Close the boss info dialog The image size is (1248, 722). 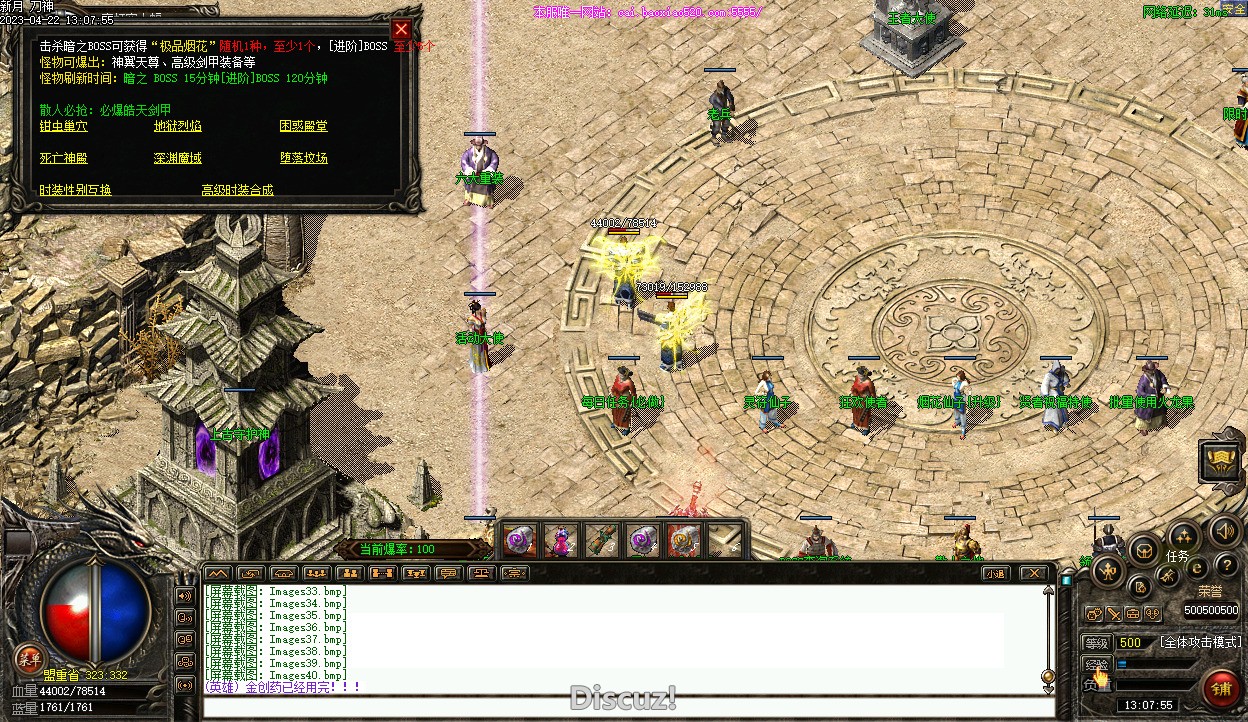pyautogui.click(x=401, y=30)
